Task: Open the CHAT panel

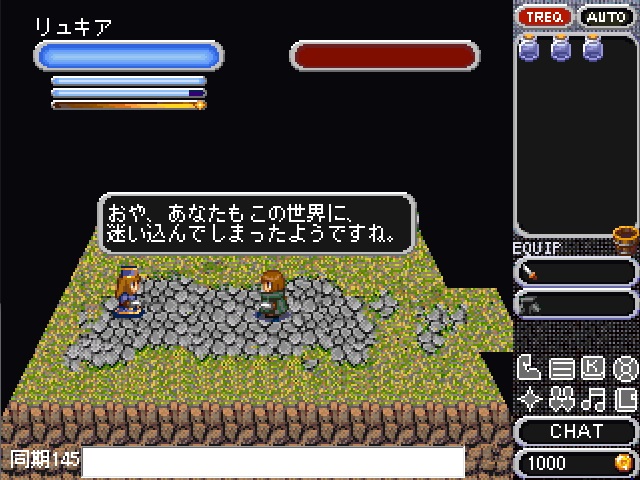Action: (x=577, y=431)
